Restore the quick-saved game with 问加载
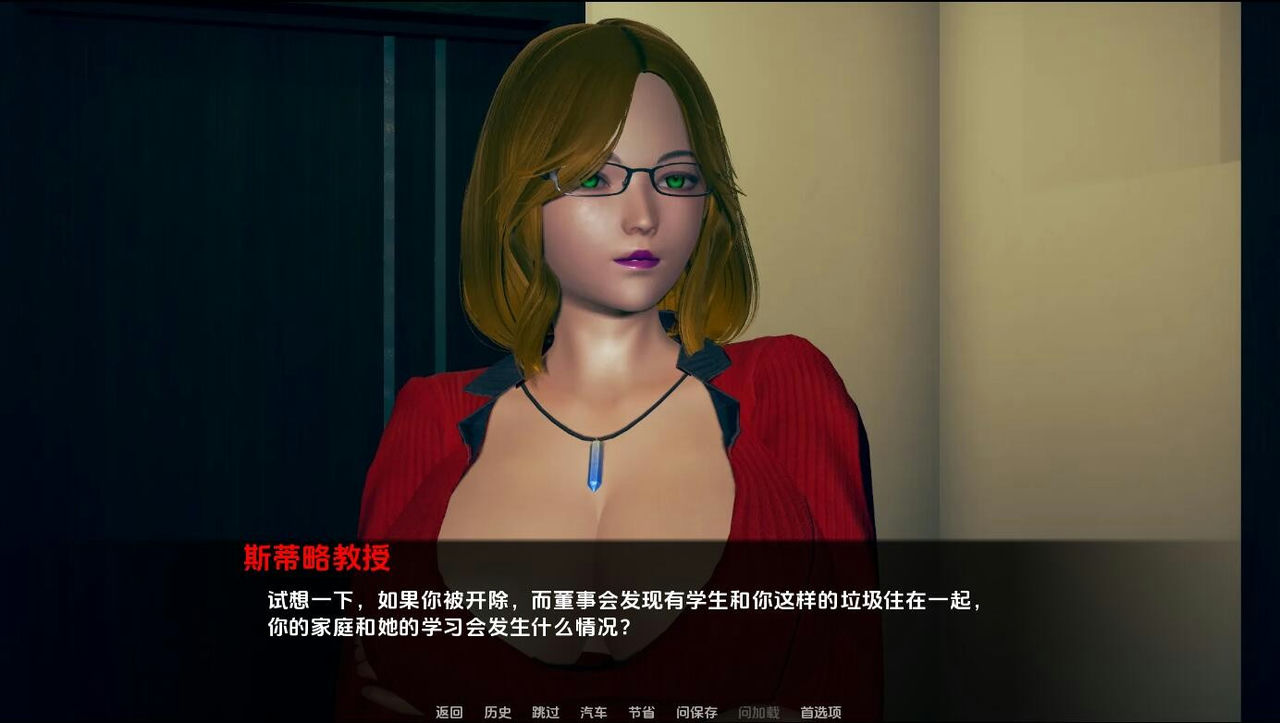 [757, 712]
